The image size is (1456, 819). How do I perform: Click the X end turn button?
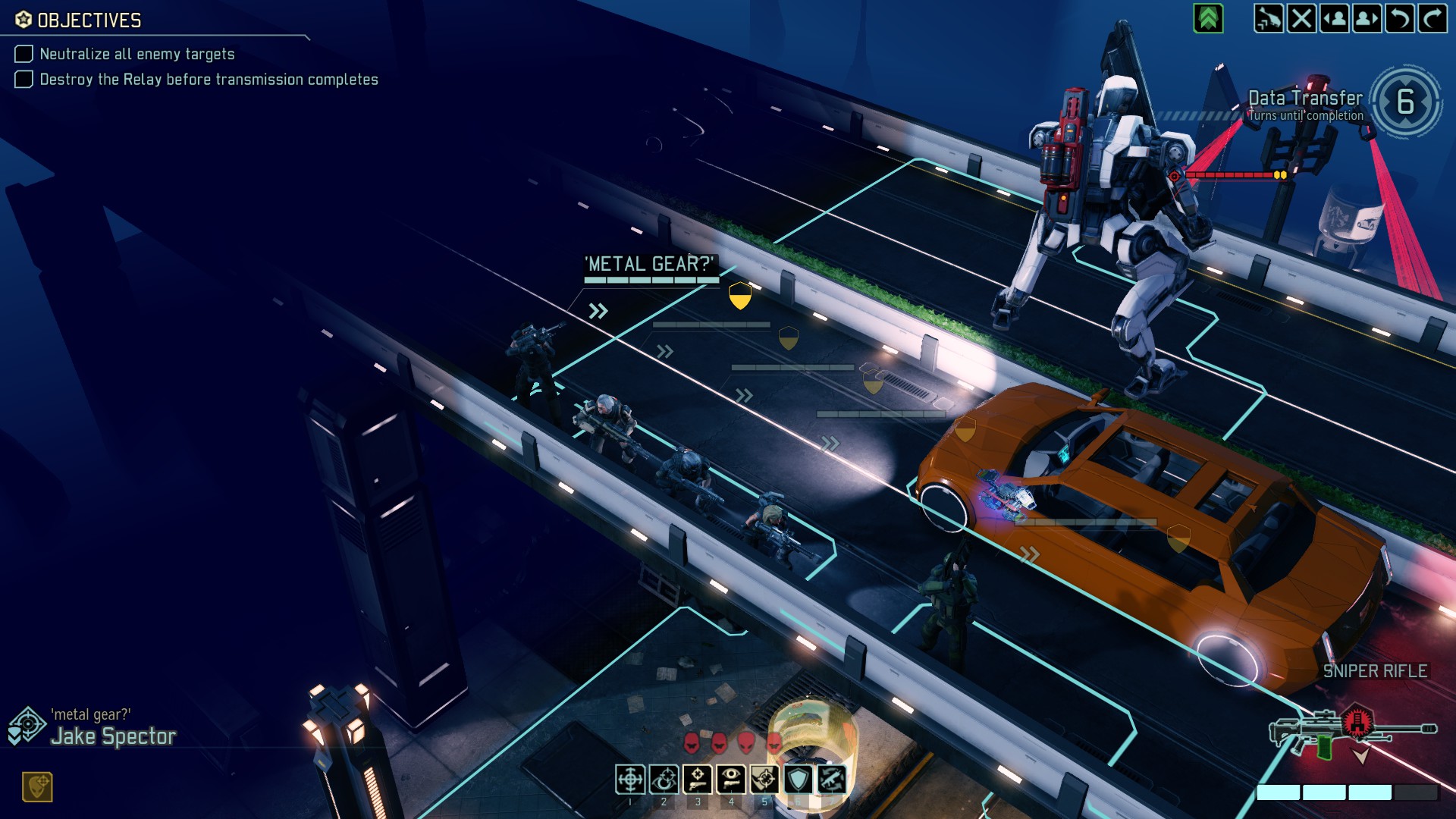pos(1301,18)
